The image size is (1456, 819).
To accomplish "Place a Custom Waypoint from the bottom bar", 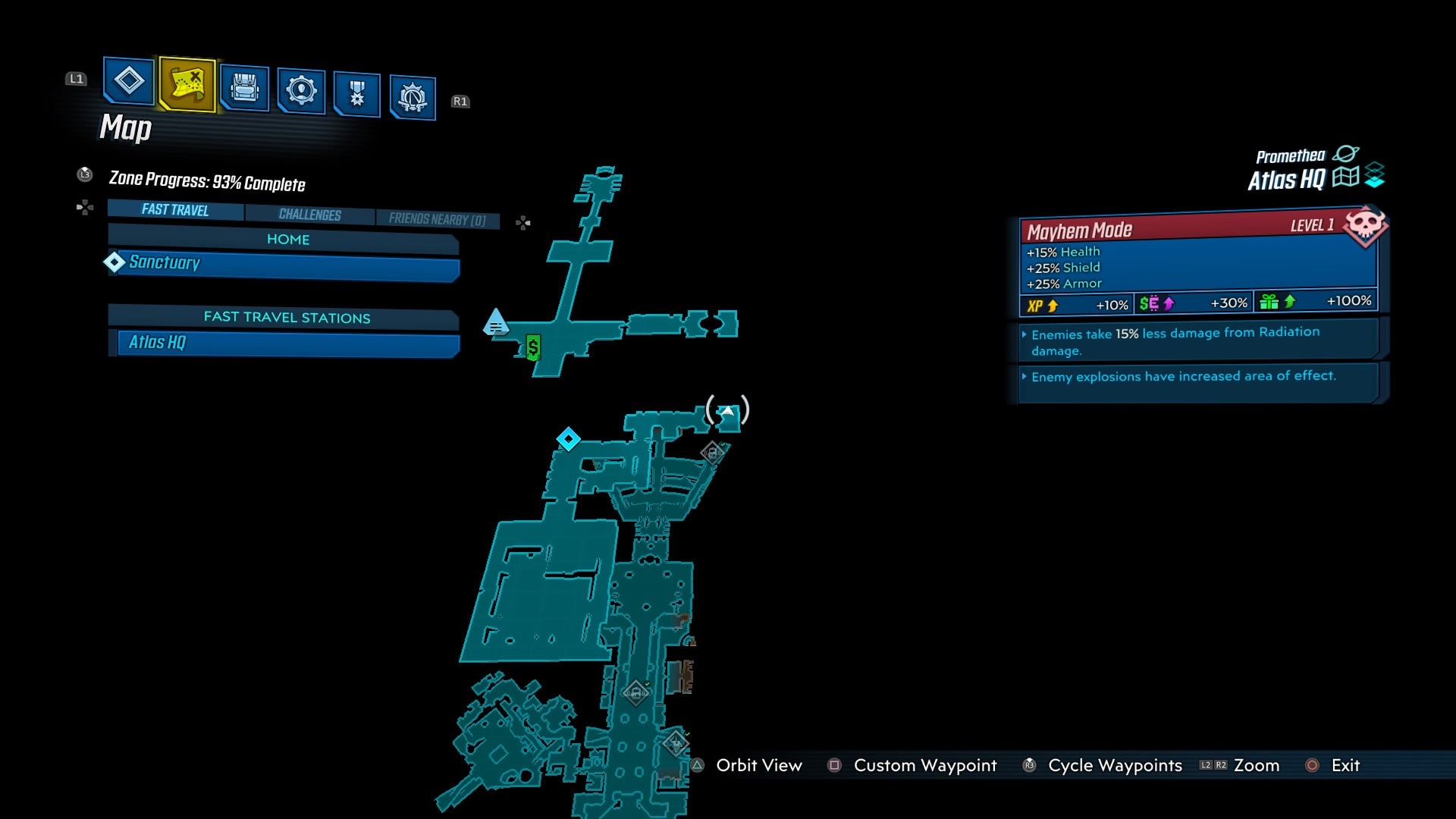I will (924, 765).
